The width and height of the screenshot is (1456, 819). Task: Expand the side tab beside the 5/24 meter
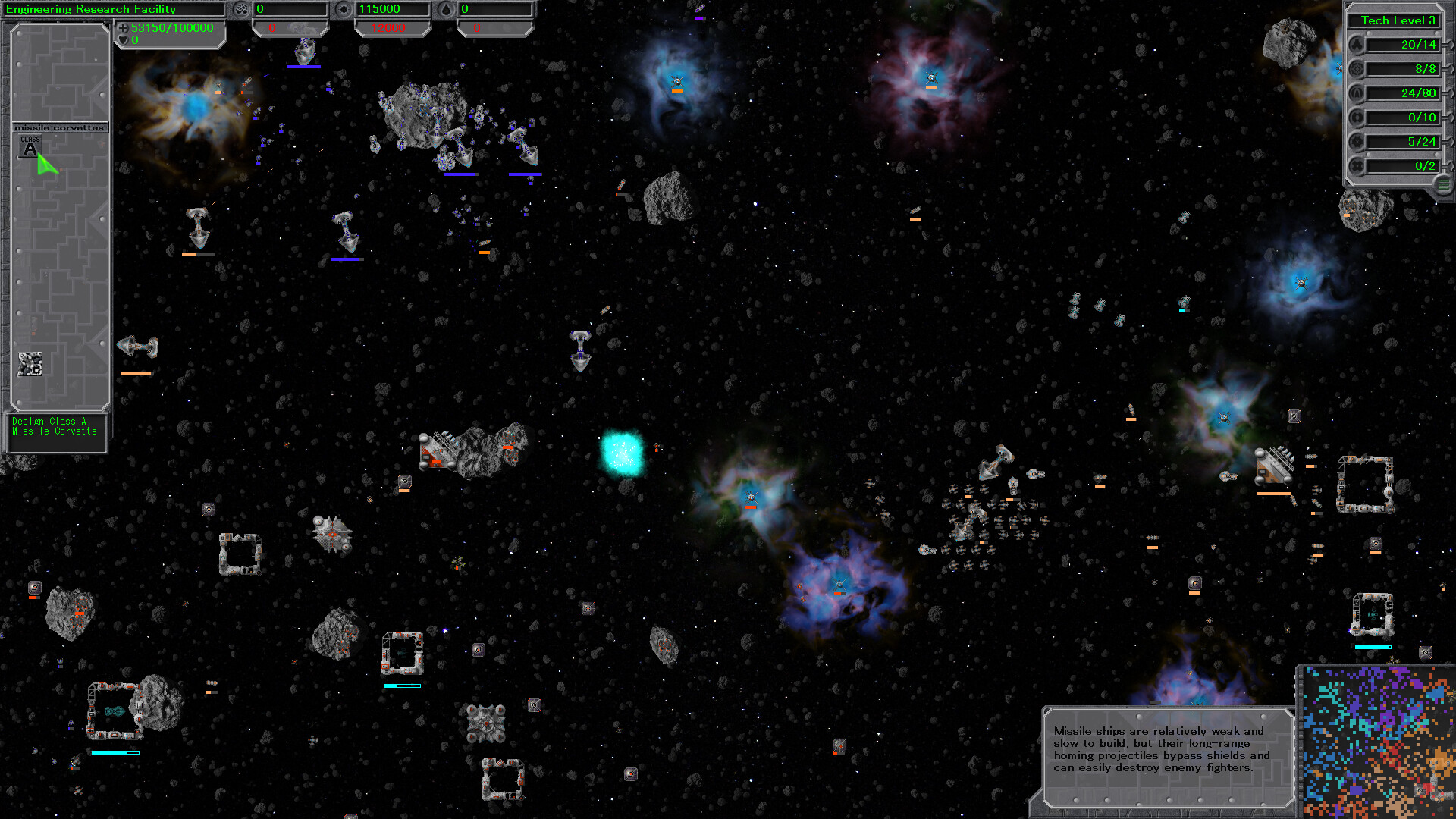[x=1449, y=142]
